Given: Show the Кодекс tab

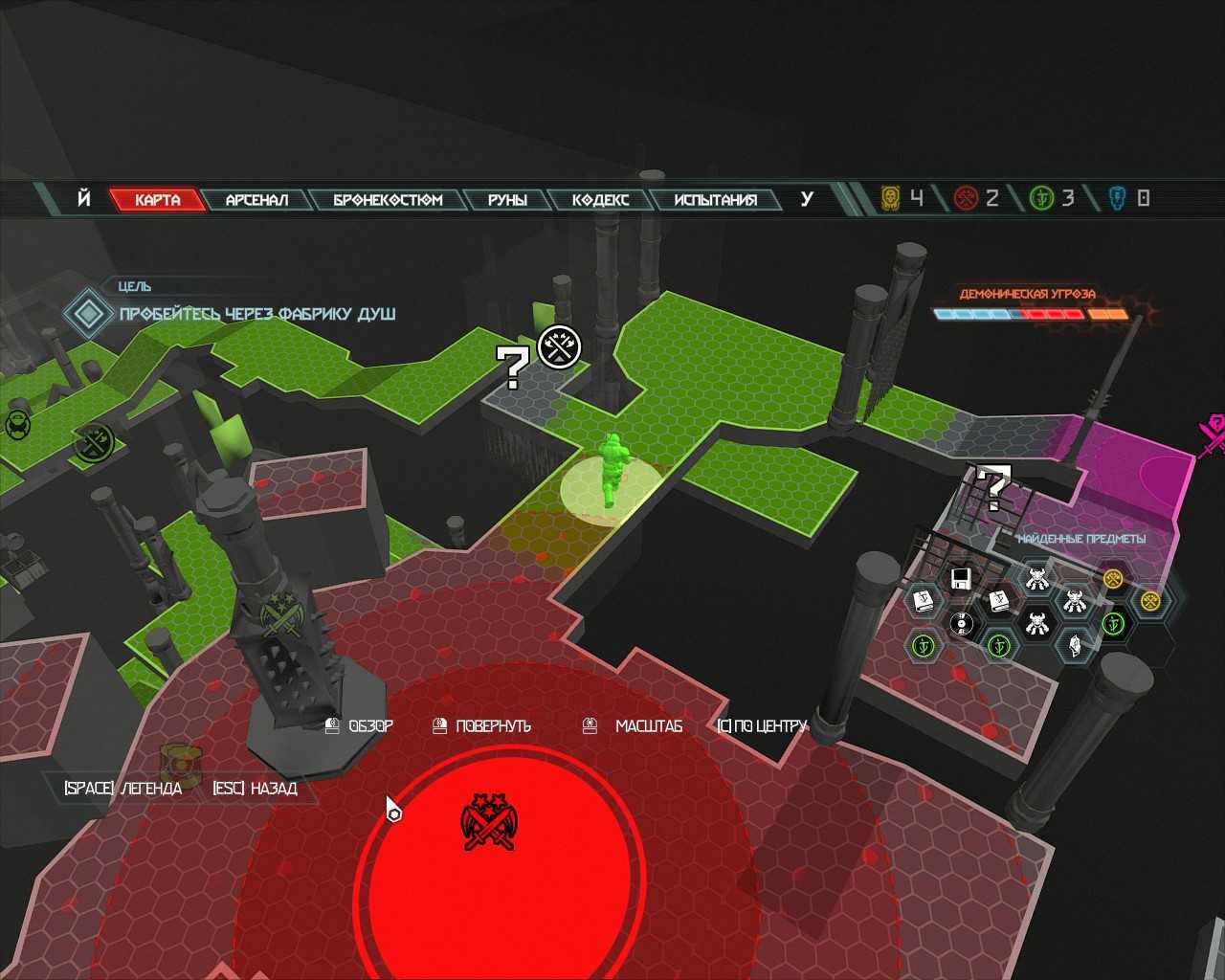Looking at the screenshot, I should pos(601,199).
